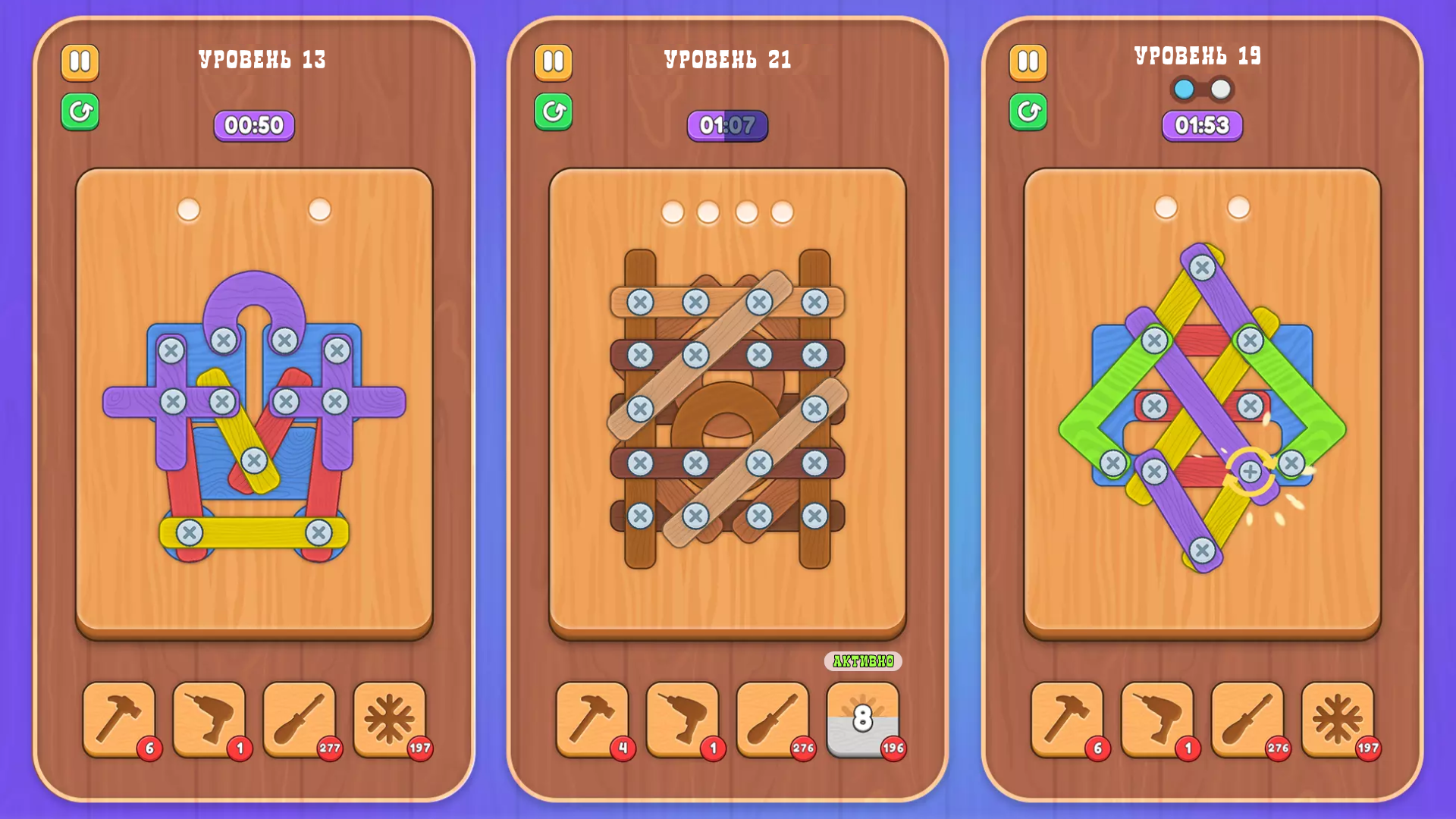Activate the screwdriver booster on Уровень 13
This screenshot has height=819, width=1456.
point(300,719)
